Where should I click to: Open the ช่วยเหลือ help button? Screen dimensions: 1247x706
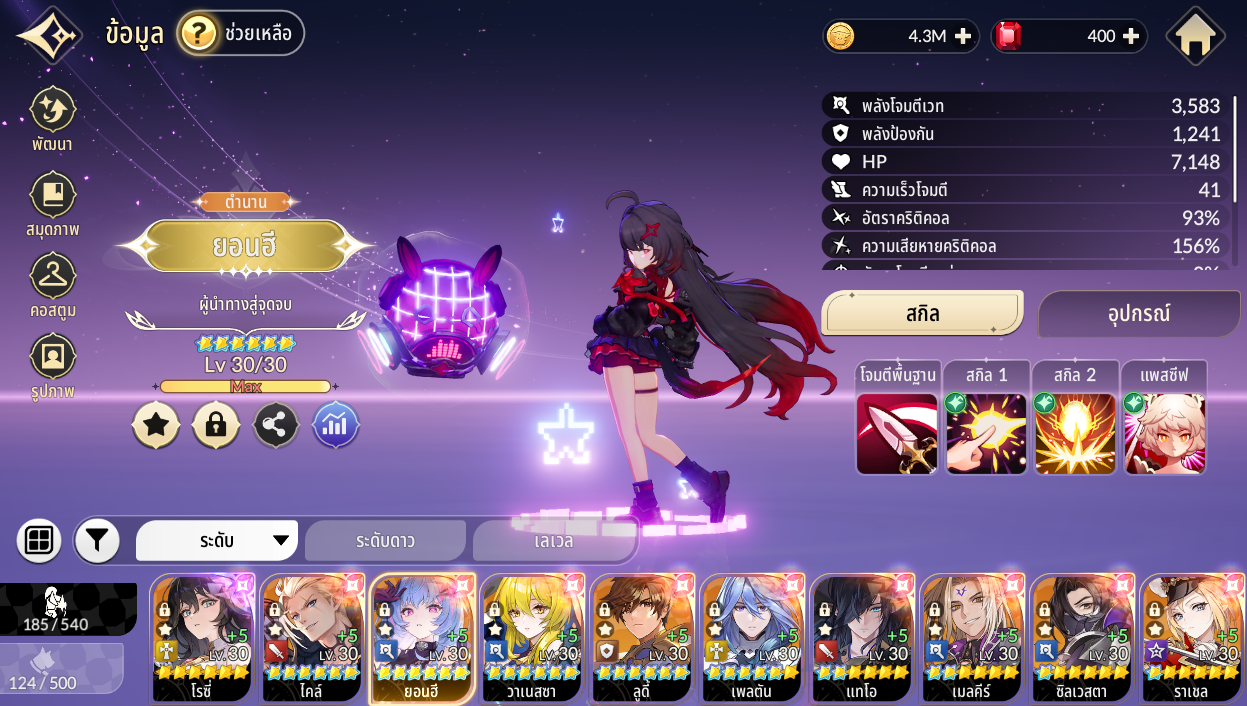(241, 33)
